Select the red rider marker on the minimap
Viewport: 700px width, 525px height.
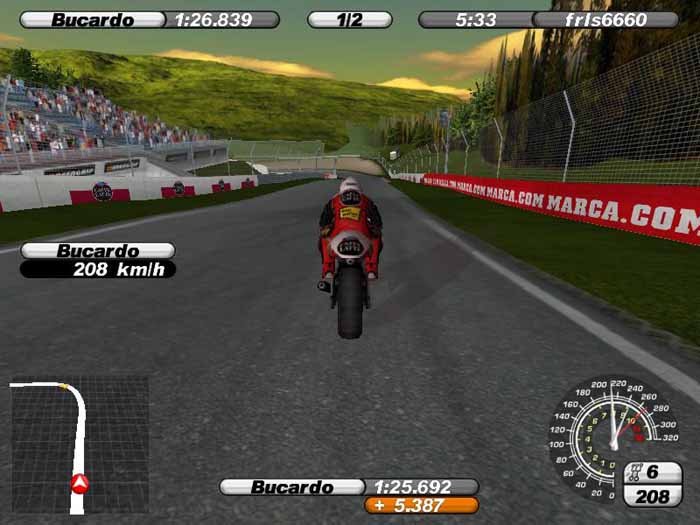80,484
